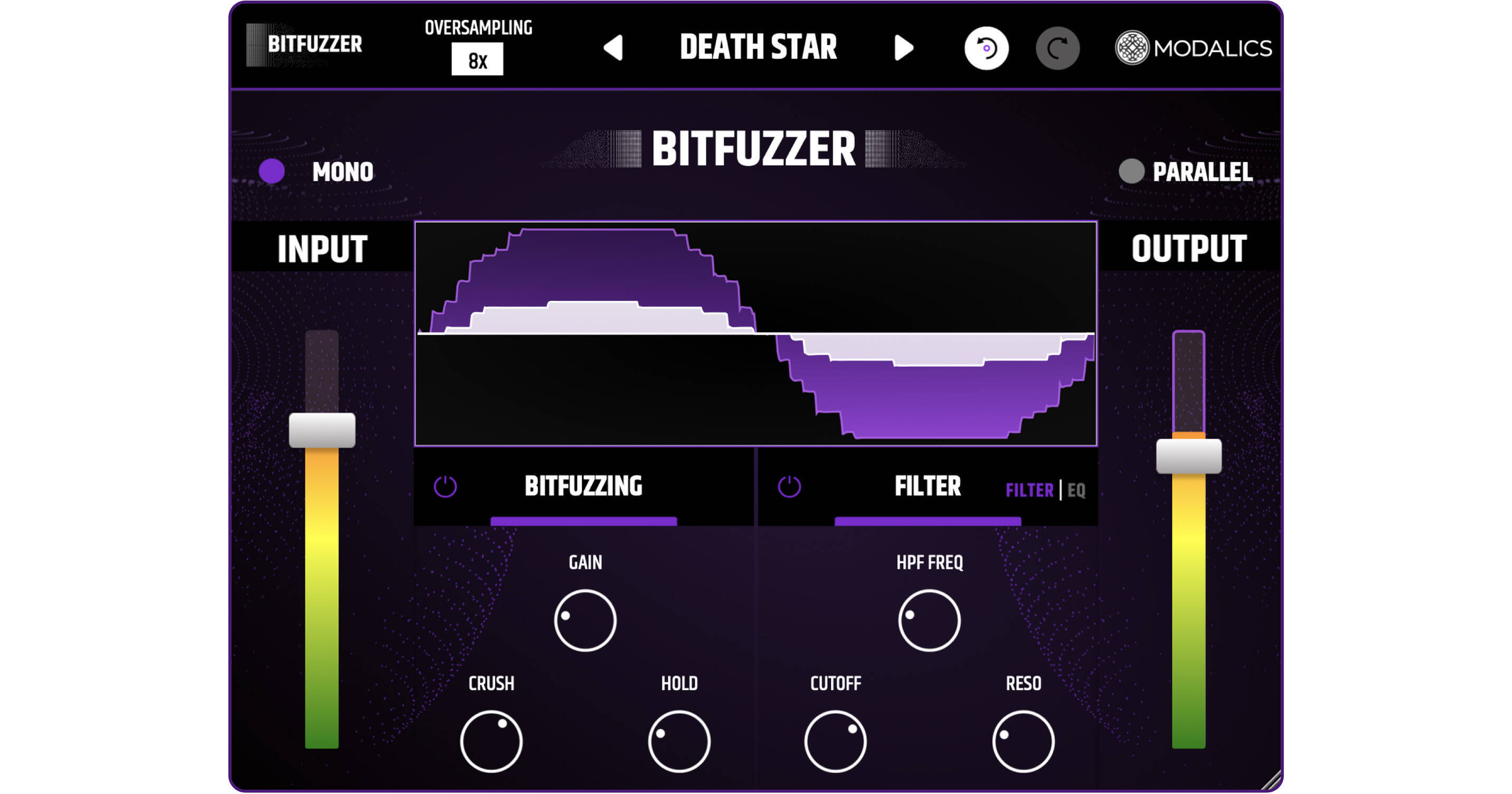
Task: Go back a preset with the left arrow
Action: click(x=614, y=48)
